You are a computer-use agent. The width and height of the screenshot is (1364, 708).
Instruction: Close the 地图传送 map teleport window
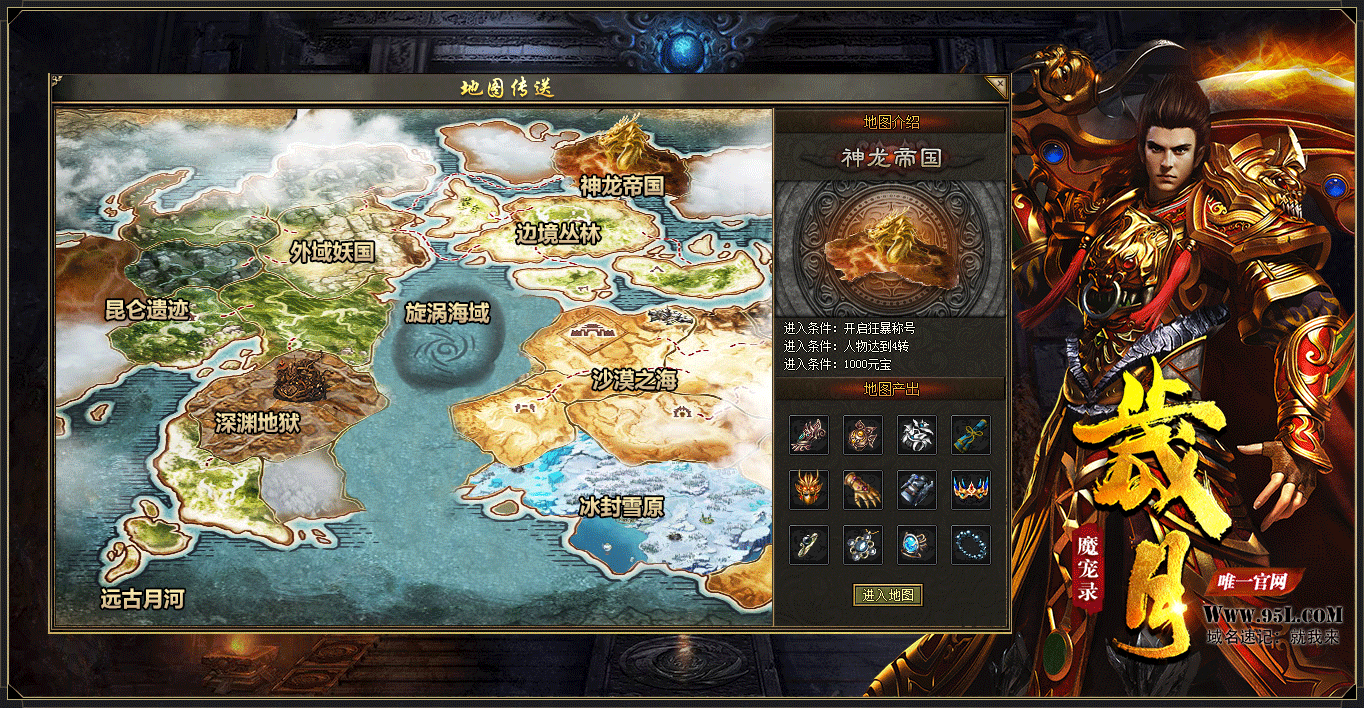pos(995,86)
